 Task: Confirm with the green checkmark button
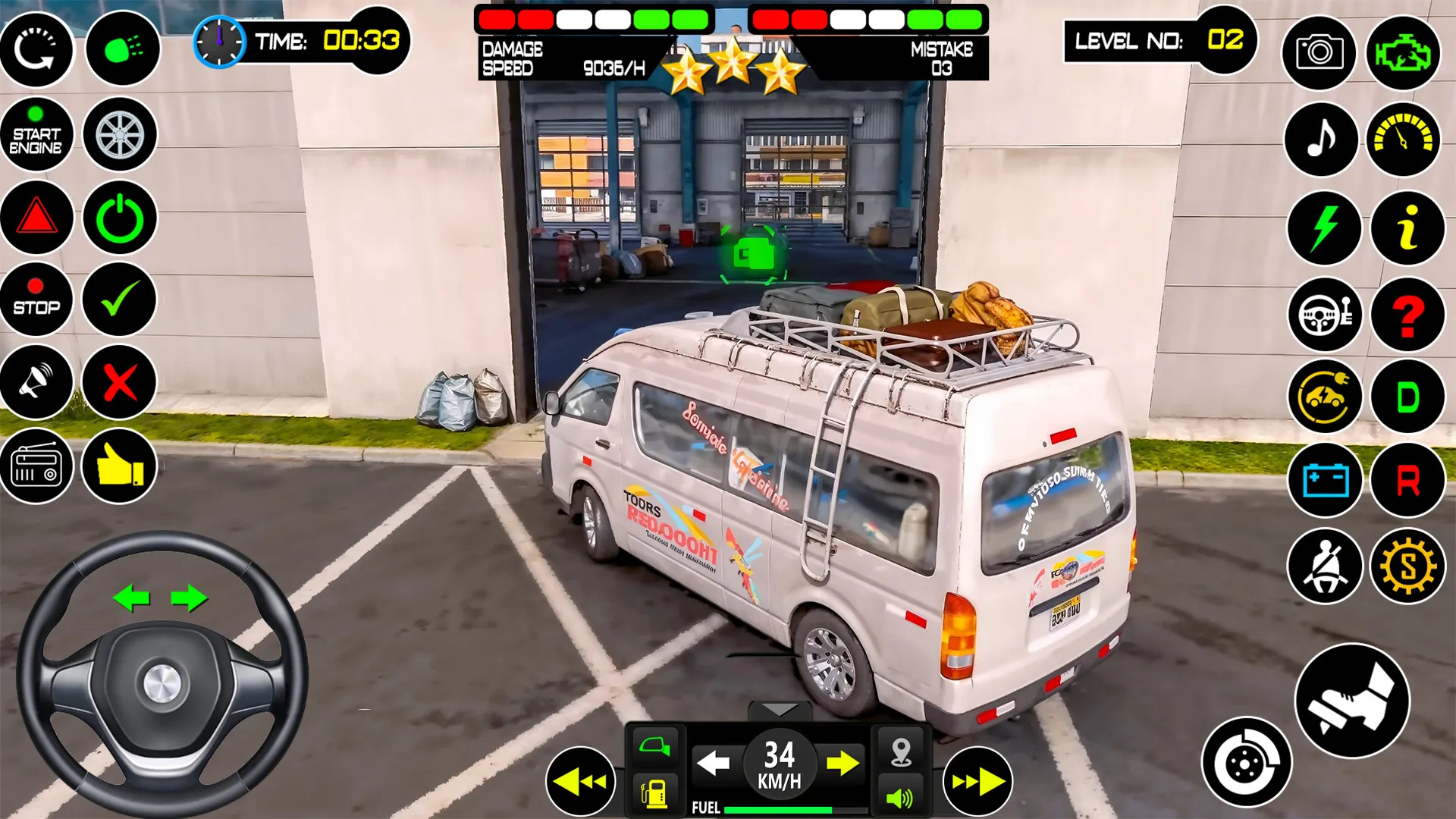coord(120,299)
